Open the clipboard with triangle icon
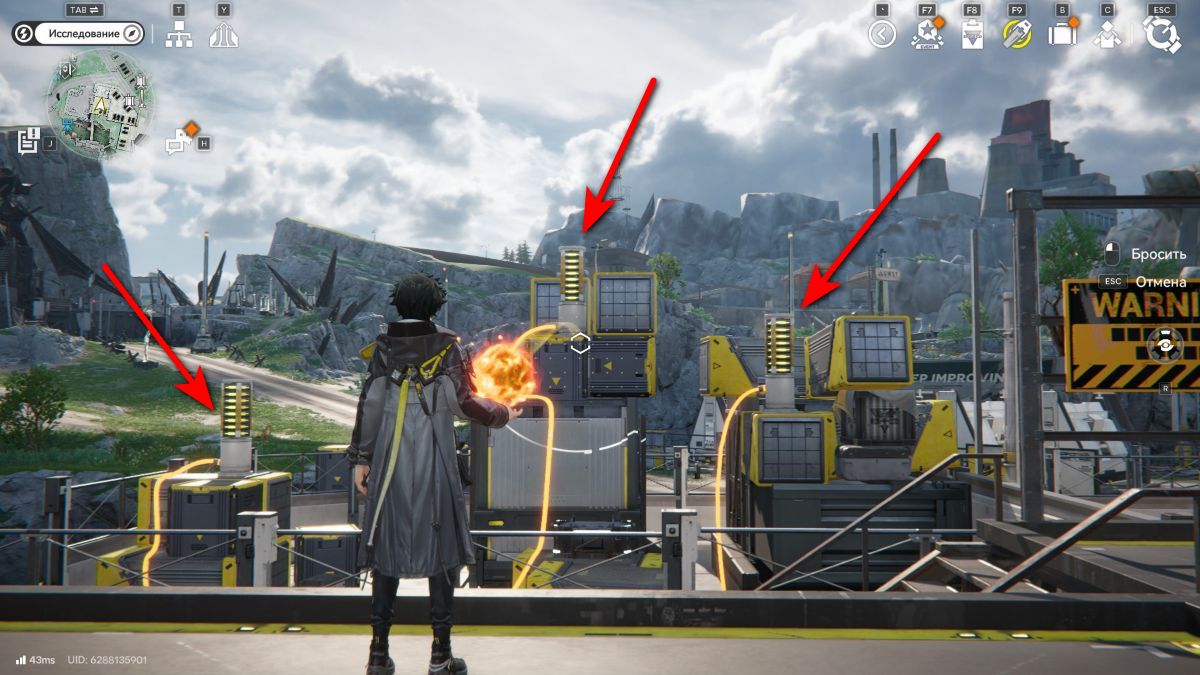This screenshot has height=675, width=1200. 971,36
